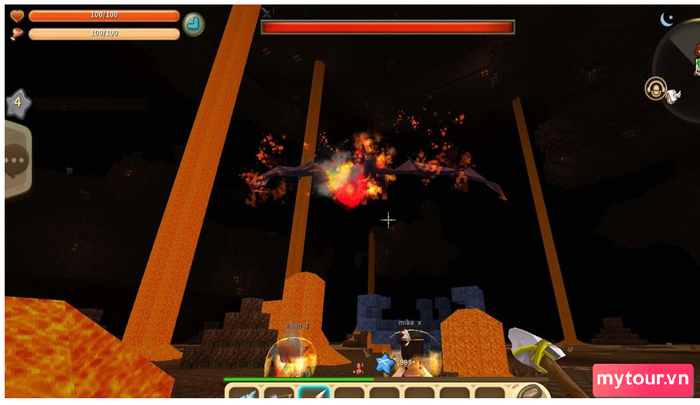Viewport: 700px width, 405px height.
Task: Toggle the voice chat microphone icon
Action: pyautogui.click(x=657, y=89)
